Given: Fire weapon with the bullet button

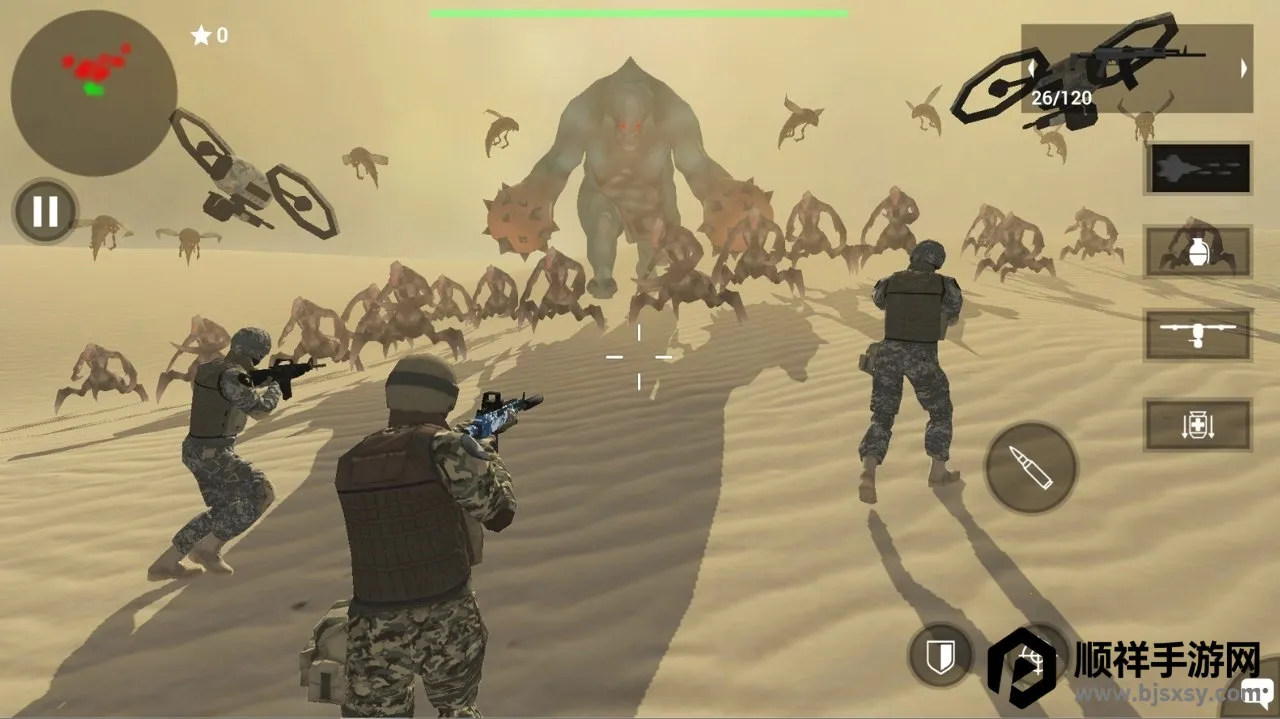Looking at the screenshot, I should click(x=1030, y=467).
